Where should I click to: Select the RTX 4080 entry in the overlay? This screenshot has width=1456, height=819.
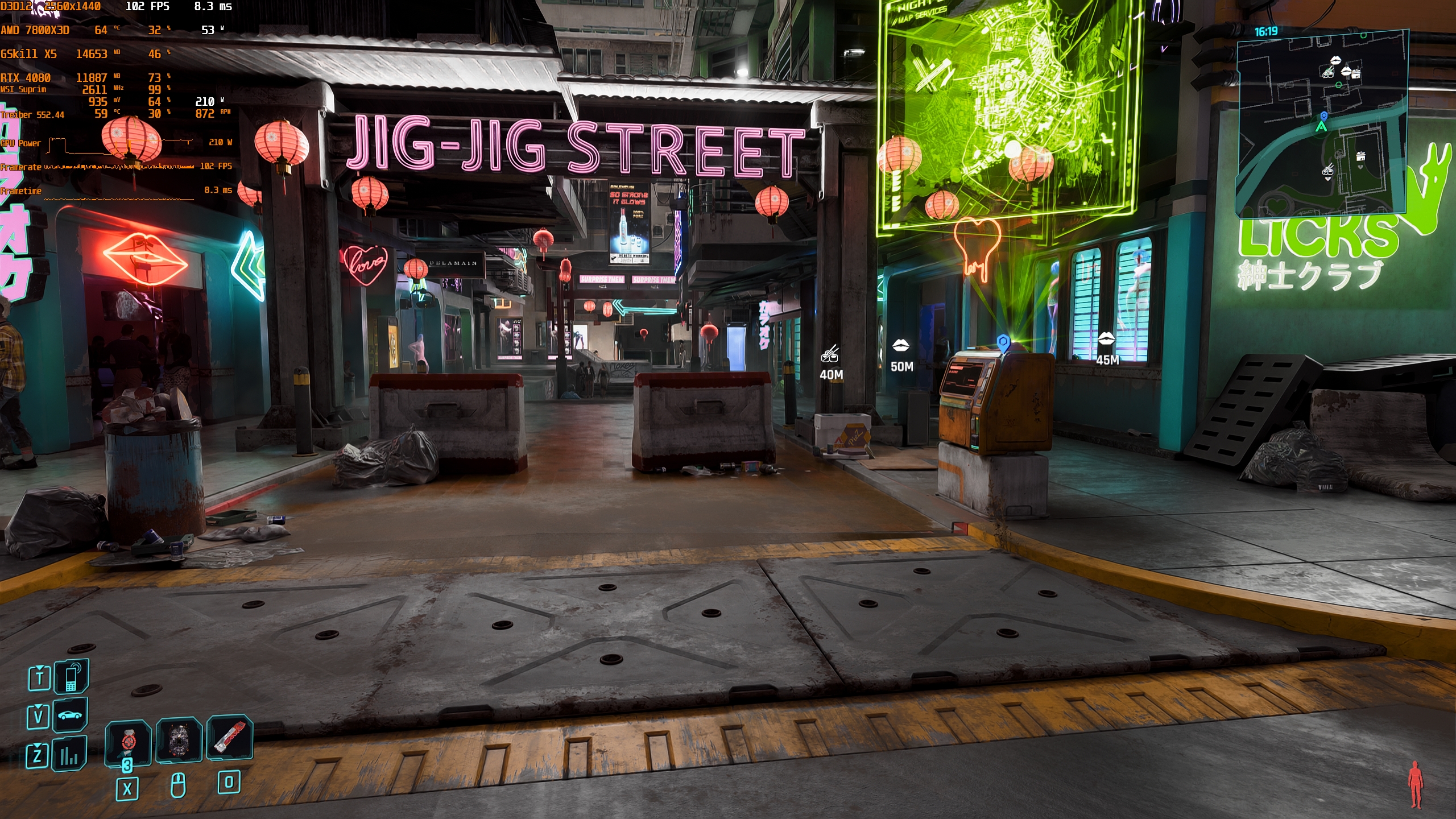tap(26, 77)
